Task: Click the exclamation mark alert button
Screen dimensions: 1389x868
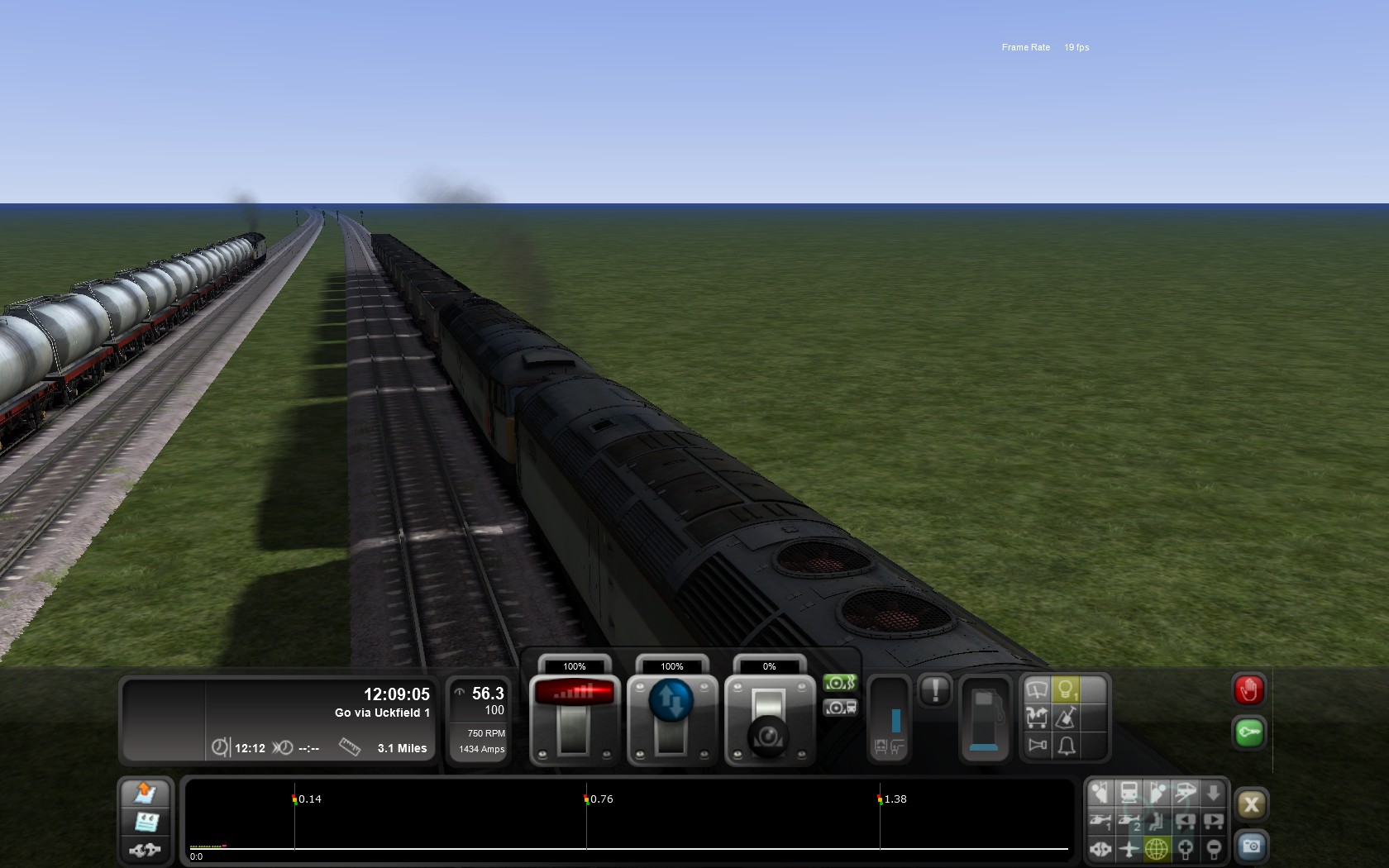Action: point(935,690)
